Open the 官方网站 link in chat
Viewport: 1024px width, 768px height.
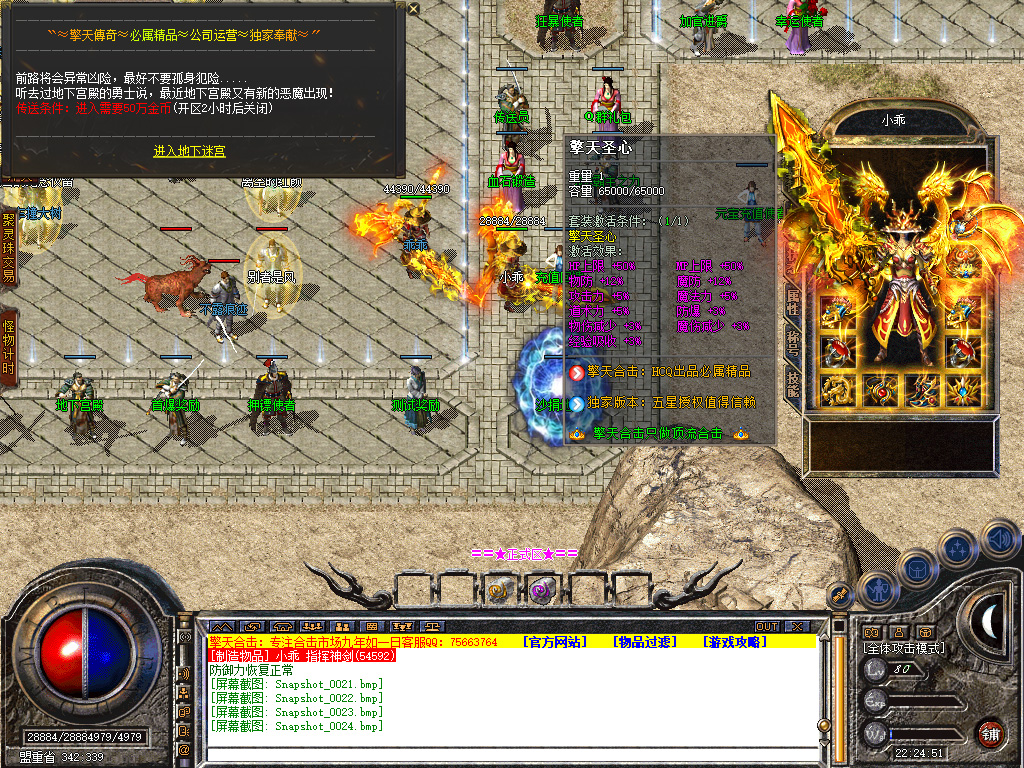555,641
